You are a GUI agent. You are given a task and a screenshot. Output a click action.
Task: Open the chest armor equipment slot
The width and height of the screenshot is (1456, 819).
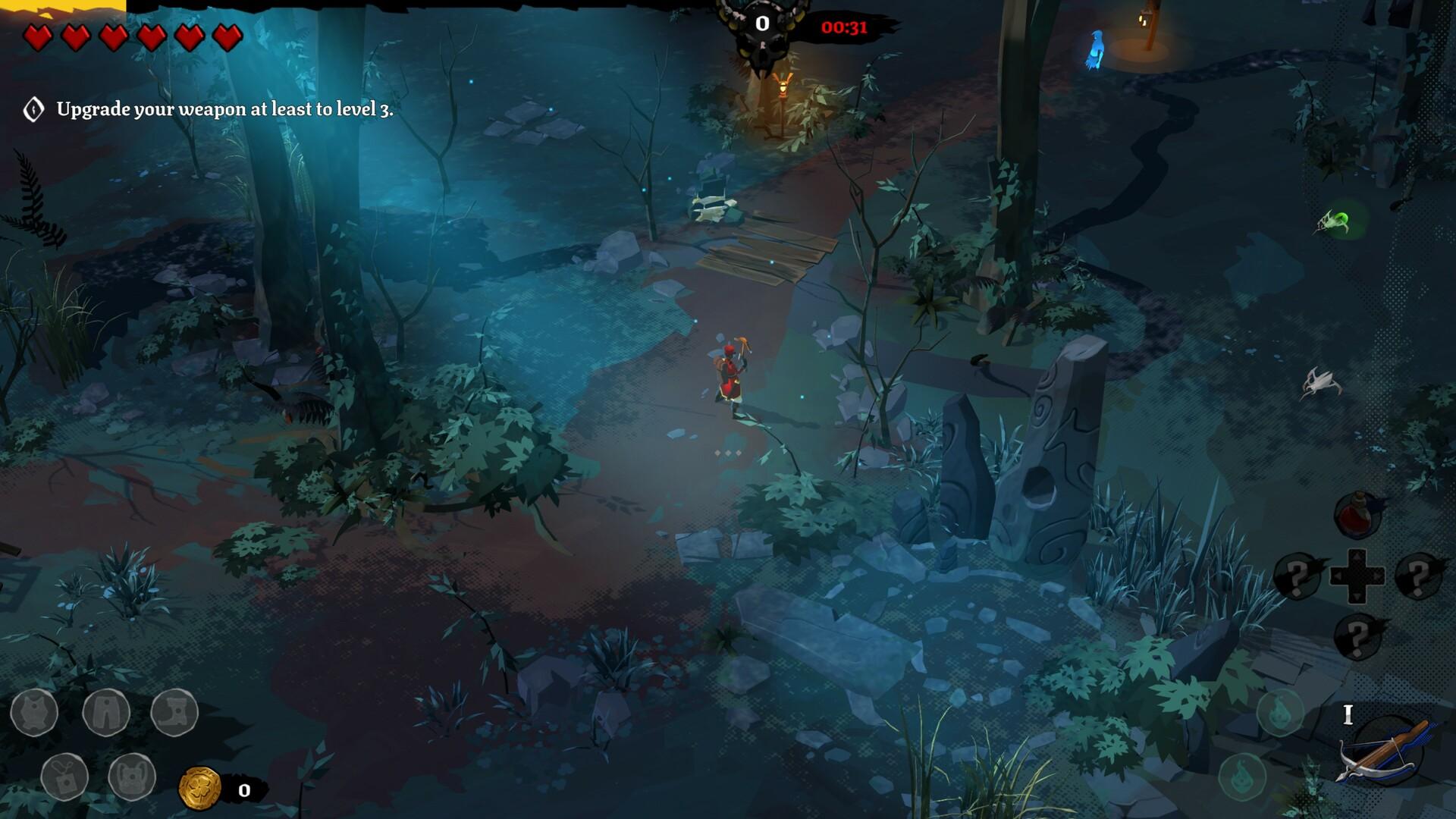[34, 712]
